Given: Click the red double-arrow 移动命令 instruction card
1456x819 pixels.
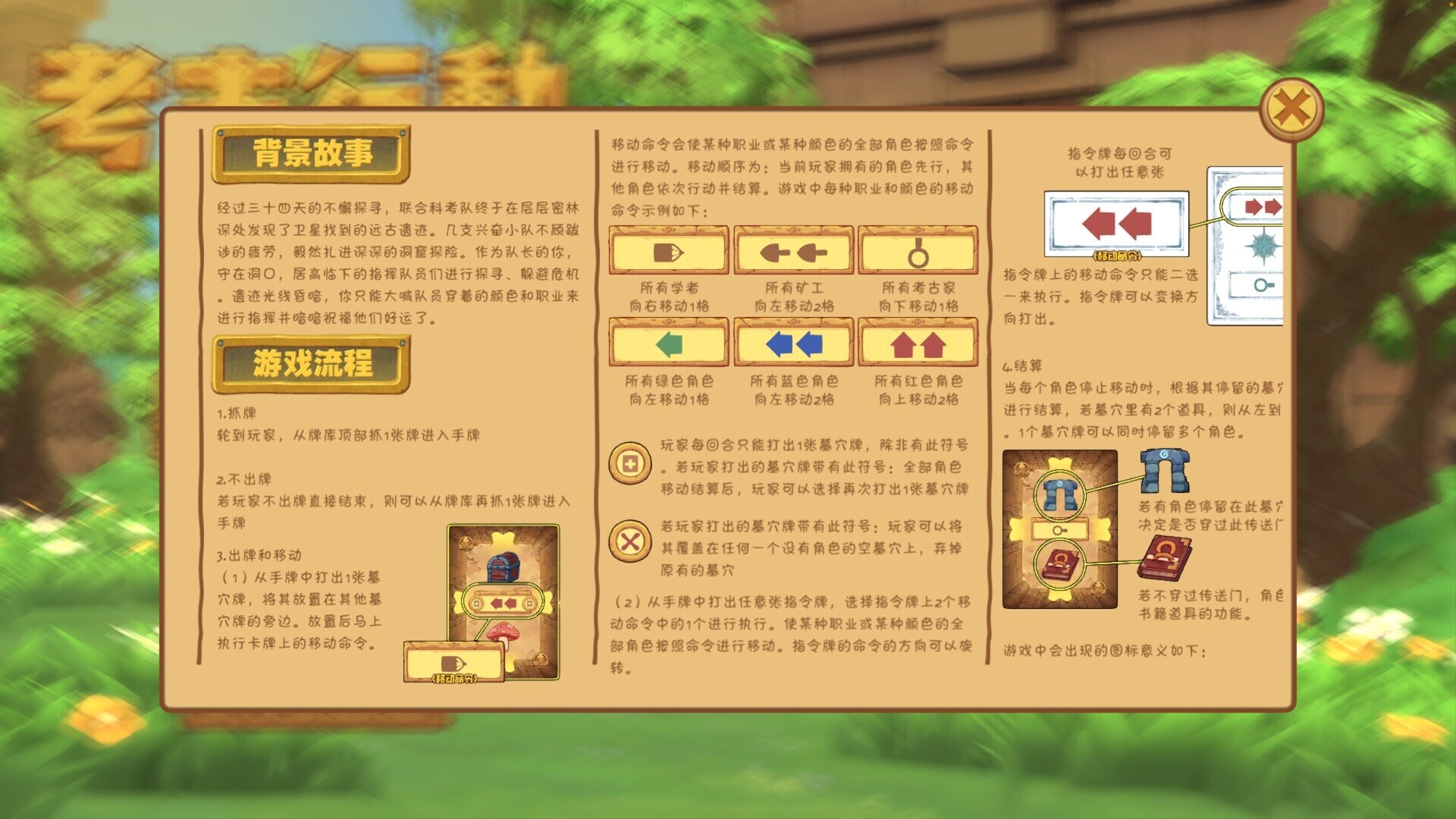Looking at the screenshot, I should point(1116,221).
